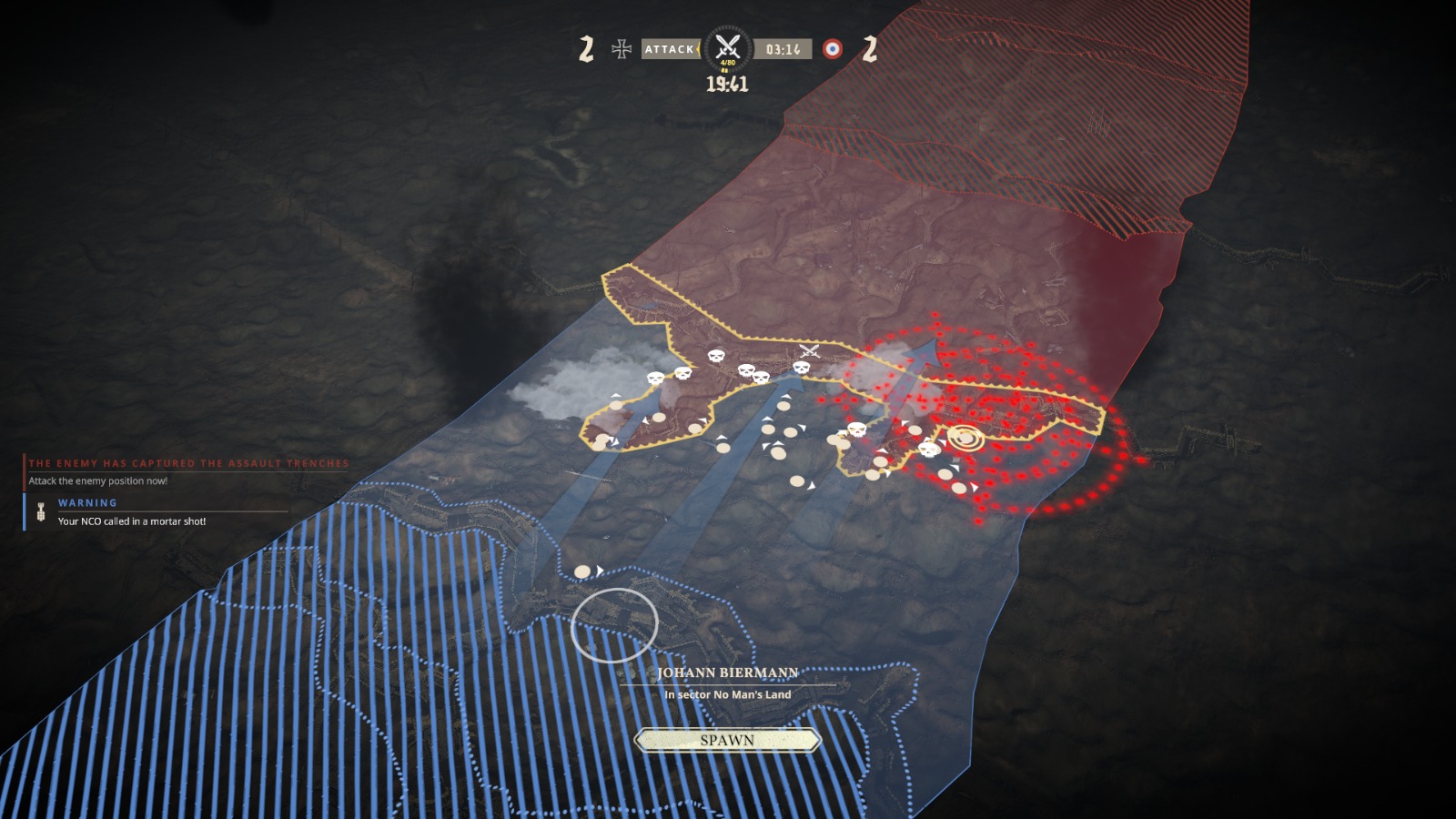Select the crossed swords attack marker on the front line

[x=809, y=351]
